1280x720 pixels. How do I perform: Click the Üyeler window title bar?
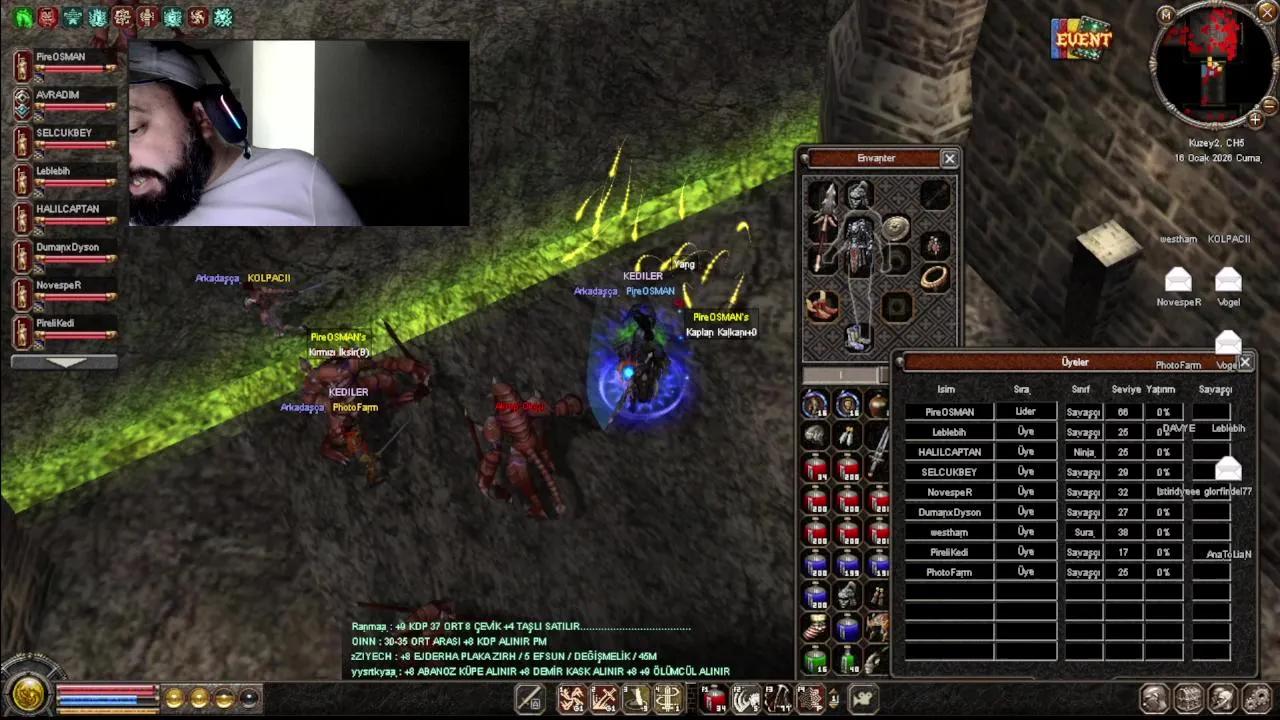click(x=1072, y=362)
